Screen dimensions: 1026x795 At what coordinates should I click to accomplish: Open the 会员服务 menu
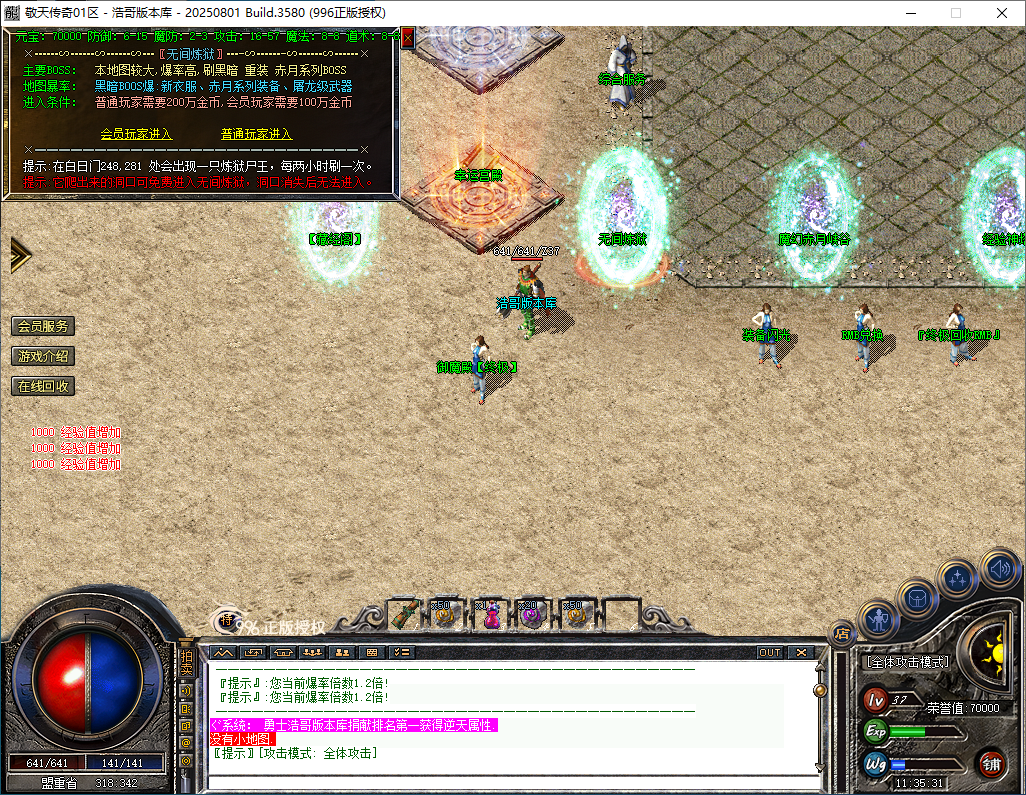point(43,326)
